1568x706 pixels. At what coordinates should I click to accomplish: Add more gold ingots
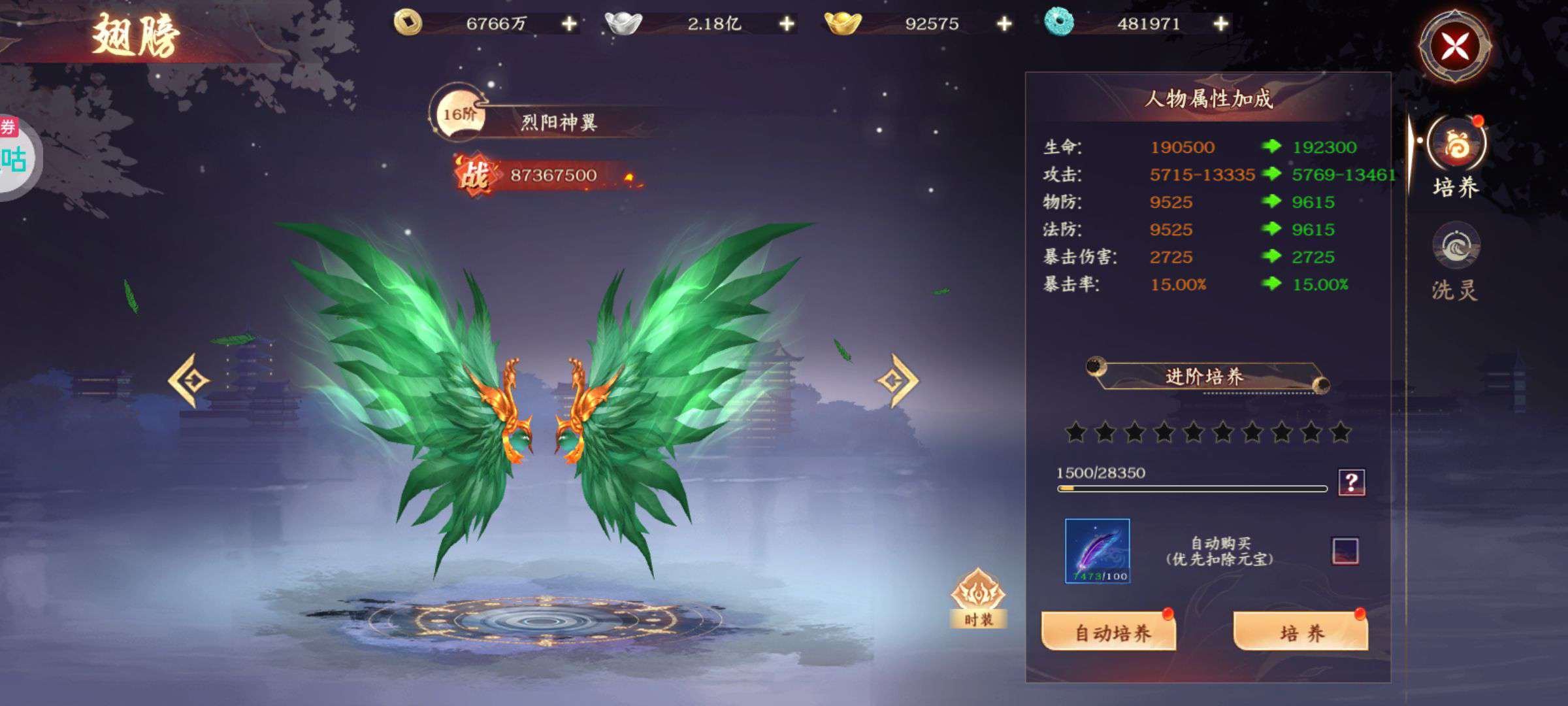point(1004,24)
